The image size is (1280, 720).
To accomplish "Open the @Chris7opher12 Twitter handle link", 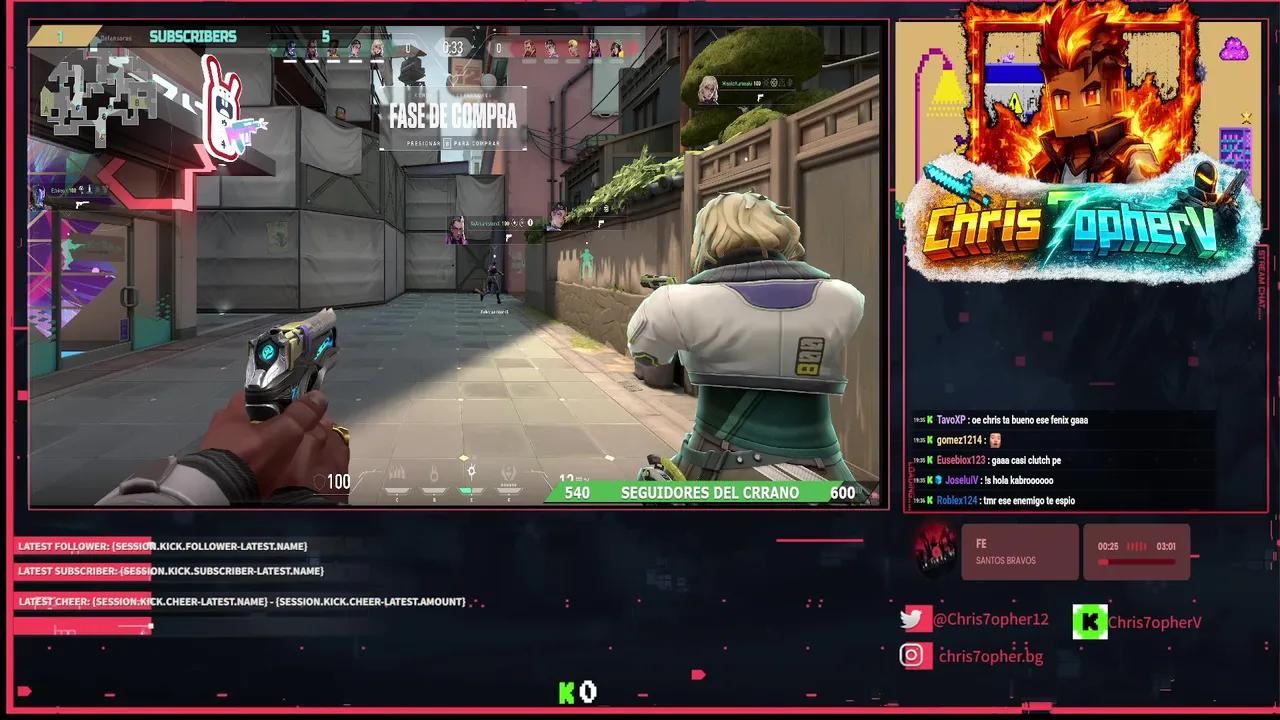I will click(991, 619).
